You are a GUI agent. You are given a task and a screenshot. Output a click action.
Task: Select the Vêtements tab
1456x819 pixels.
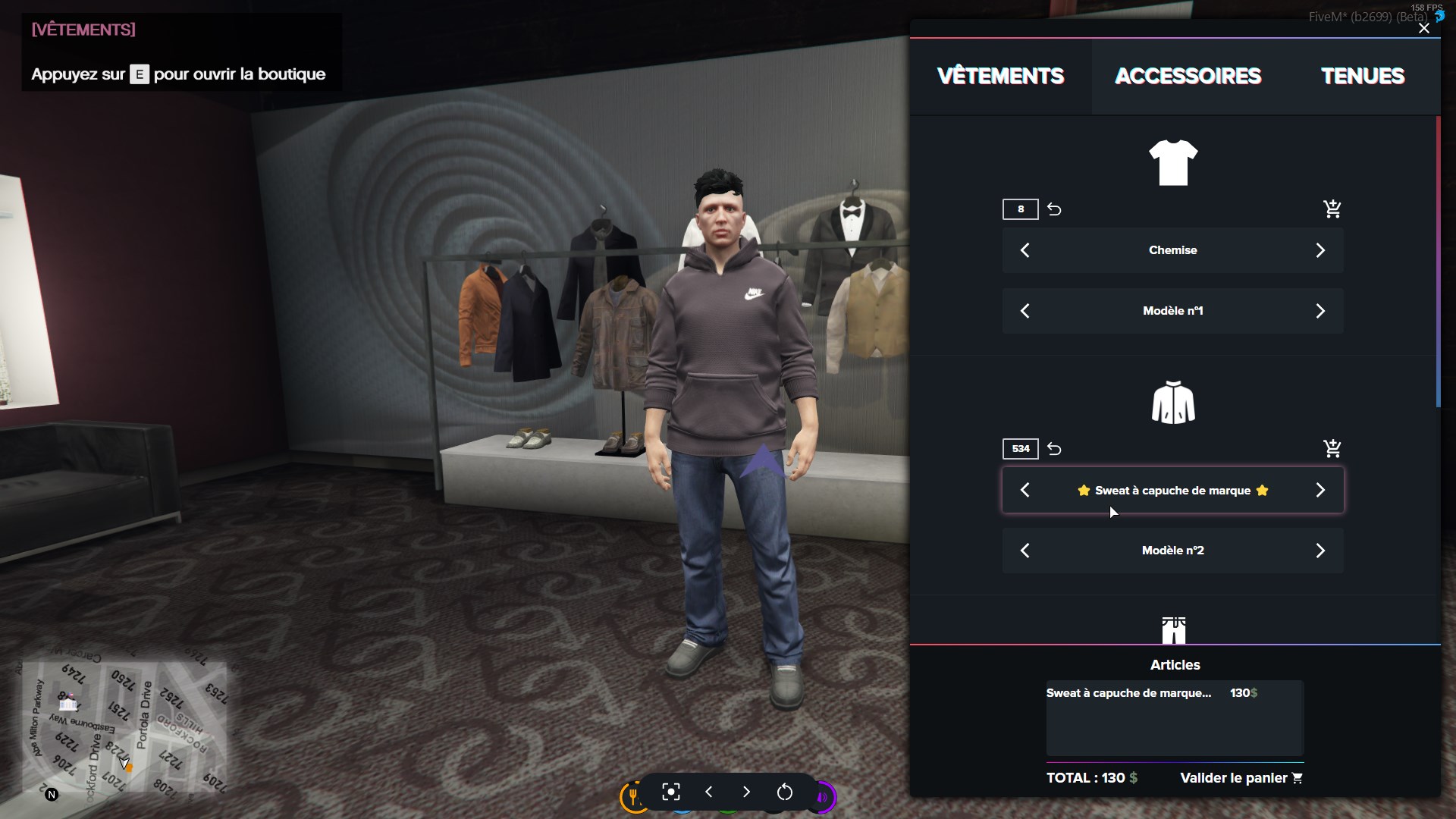[1000, 76]
